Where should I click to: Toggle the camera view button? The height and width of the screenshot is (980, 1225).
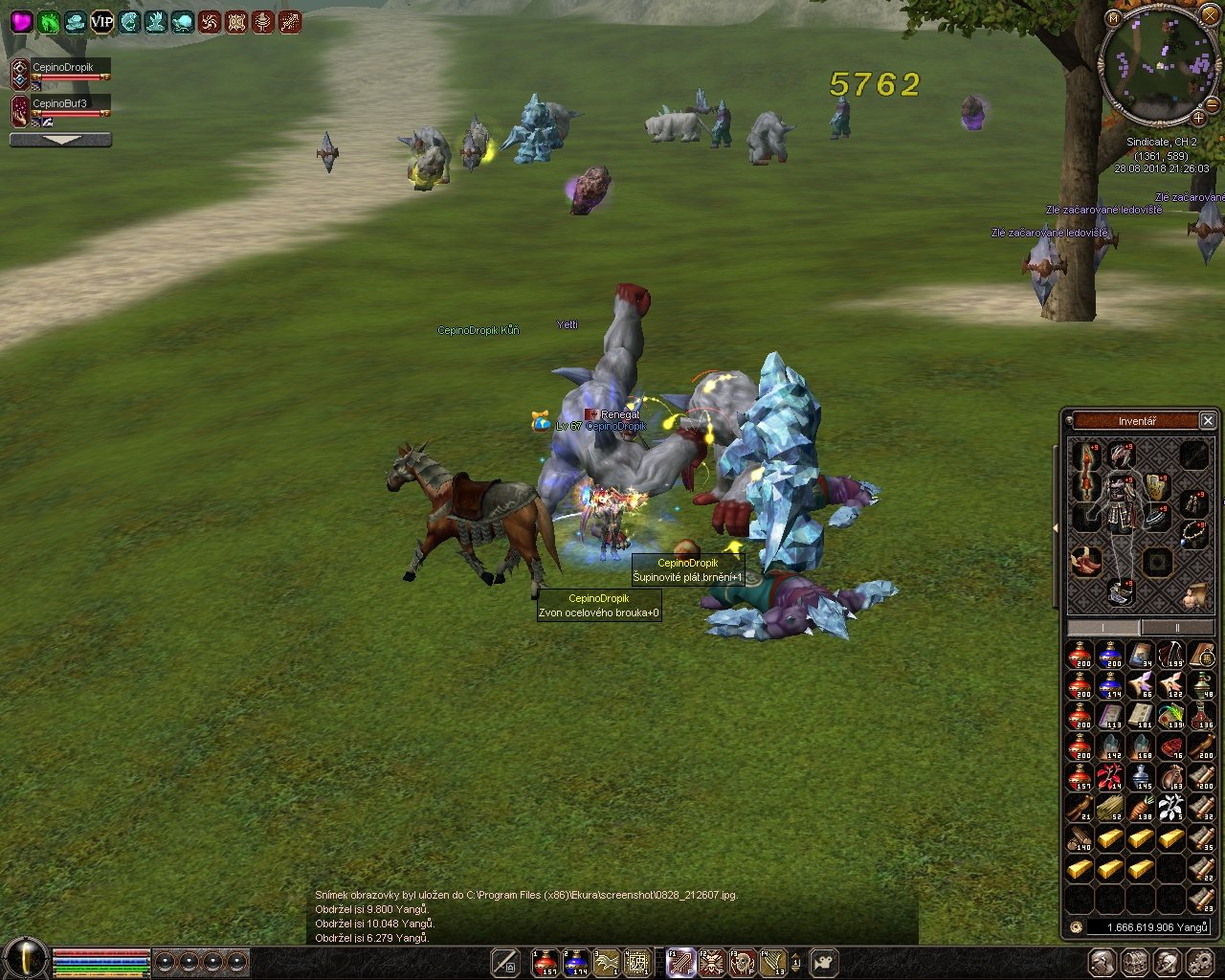click(x=824, y=963)
